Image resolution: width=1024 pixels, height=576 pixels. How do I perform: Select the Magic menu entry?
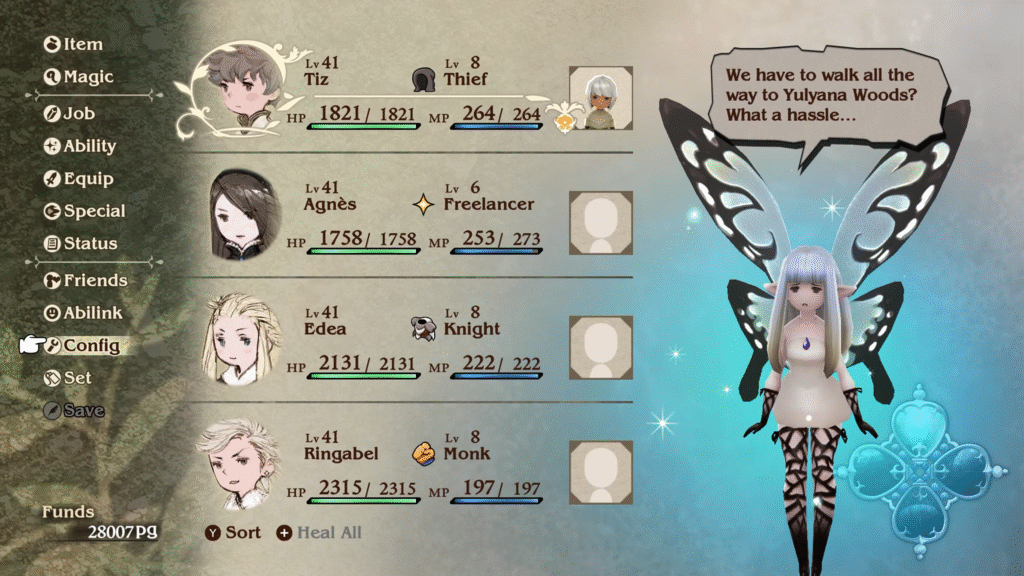(79, 77)
